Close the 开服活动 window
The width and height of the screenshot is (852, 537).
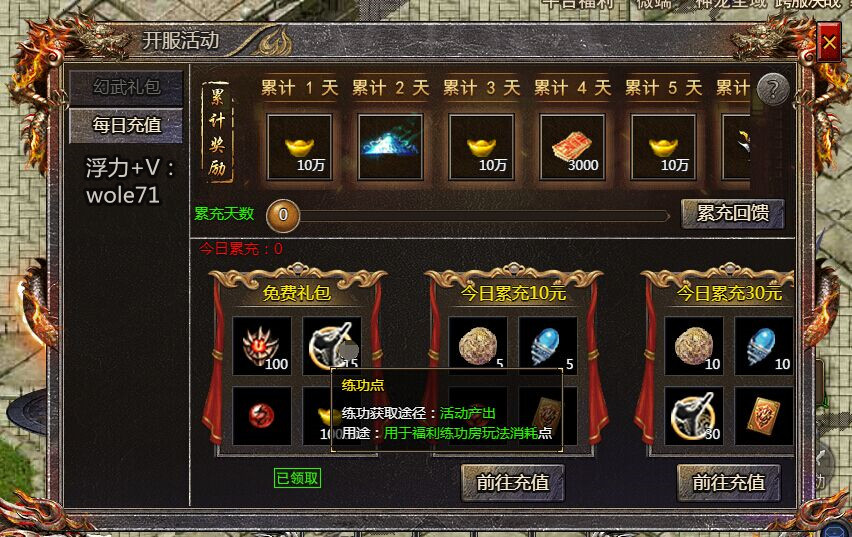829,43
